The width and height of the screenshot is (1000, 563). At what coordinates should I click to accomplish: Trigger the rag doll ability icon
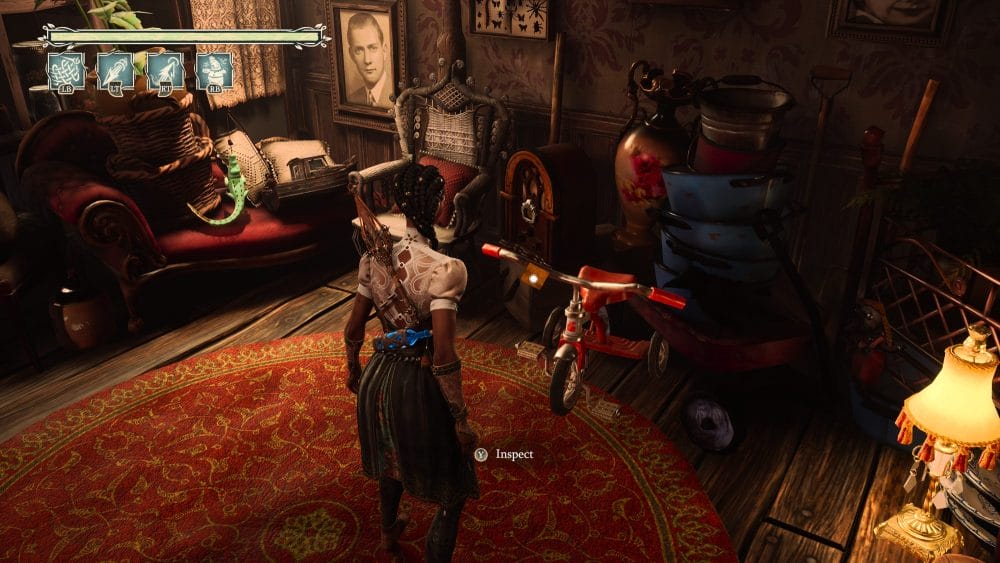click(x=214, y=71)
